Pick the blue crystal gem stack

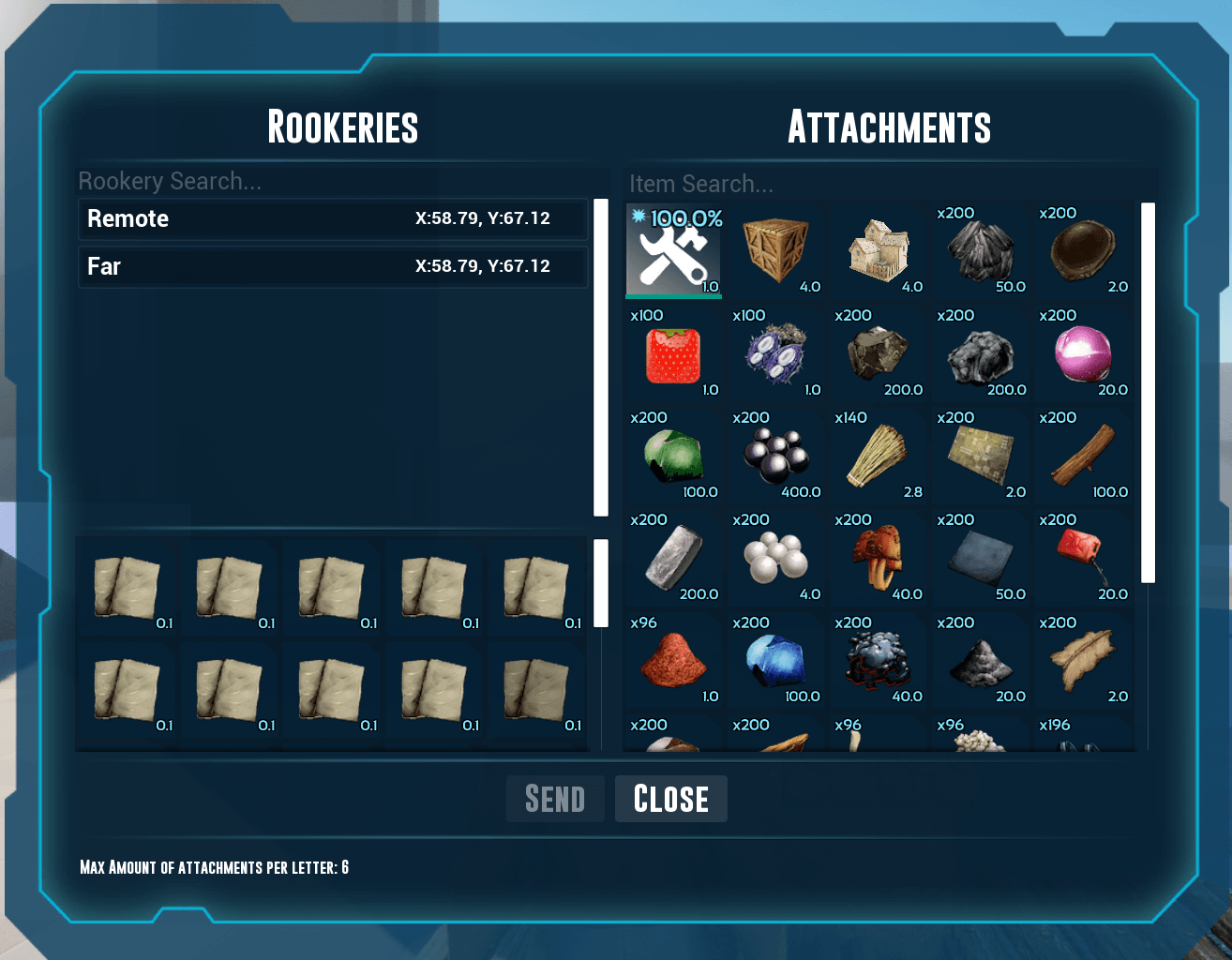[x=775, y=660]
